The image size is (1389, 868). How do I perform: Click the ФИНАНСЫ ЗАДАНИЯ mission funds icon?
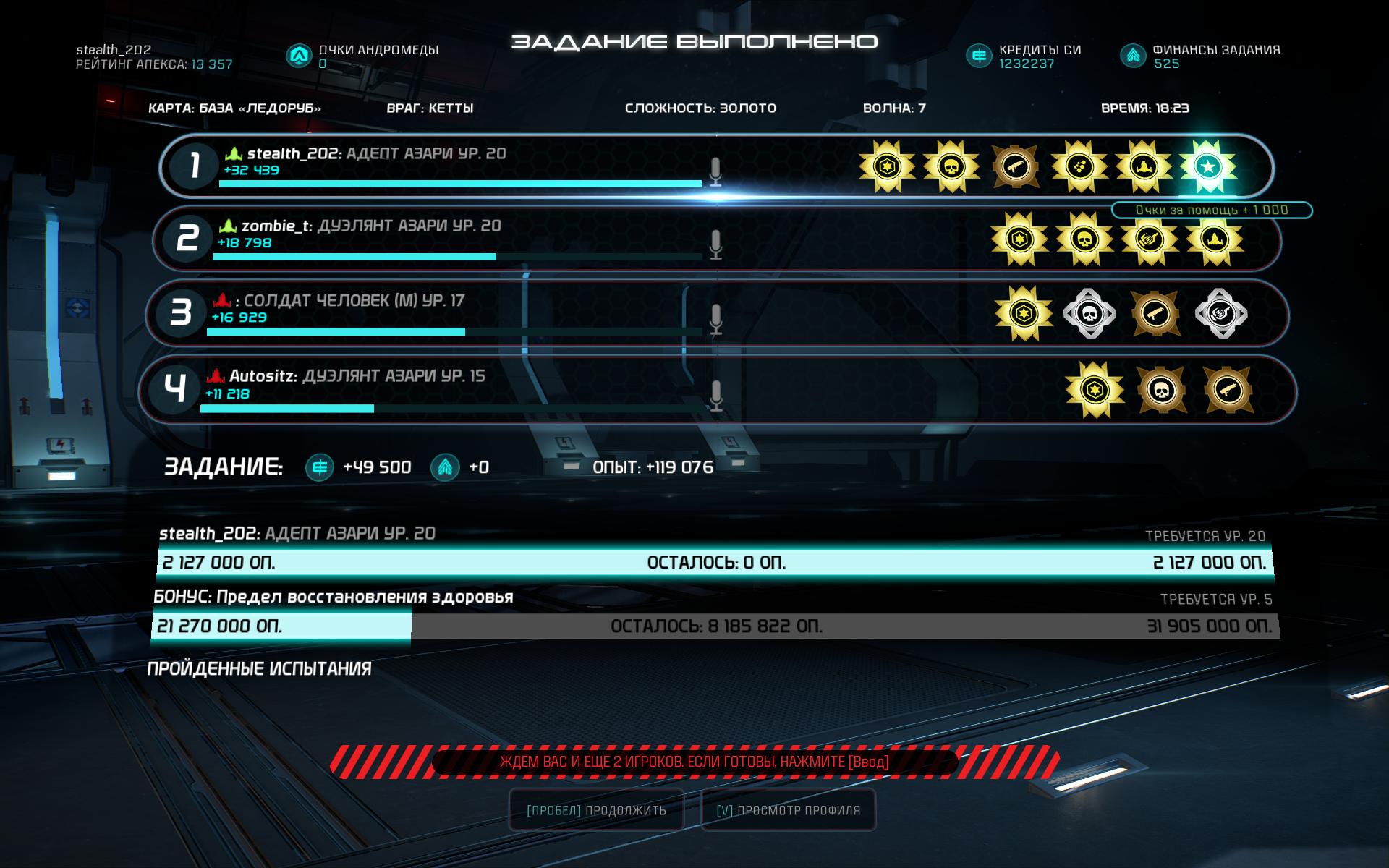1132,56
